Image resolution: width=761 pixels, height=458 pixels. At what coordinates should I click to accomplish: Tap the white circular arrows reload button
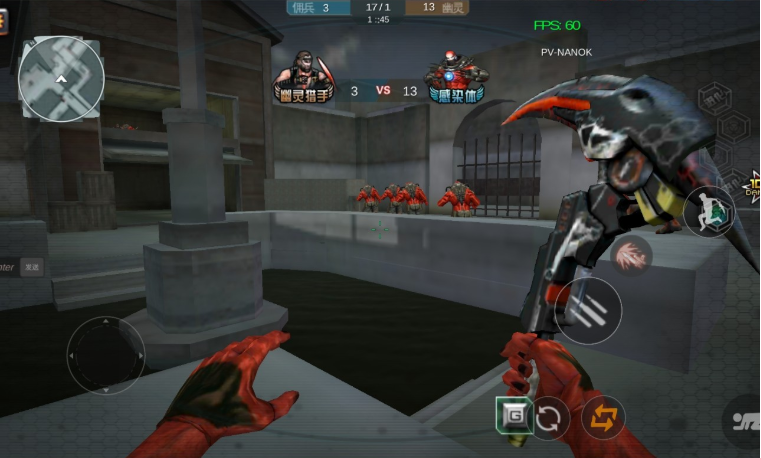tap(549, 418)
